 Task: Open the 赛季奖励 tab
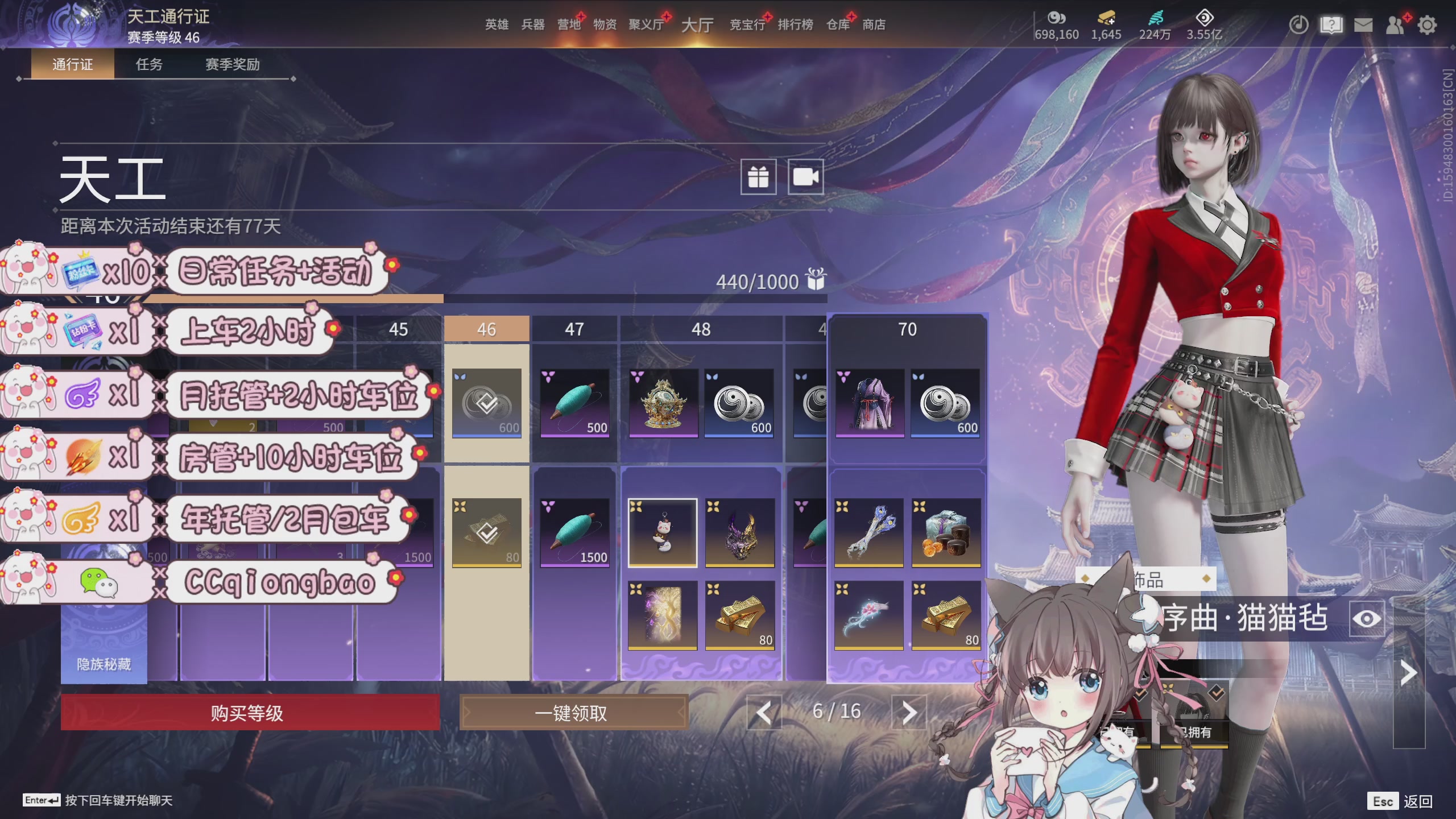tap(232, 64)
